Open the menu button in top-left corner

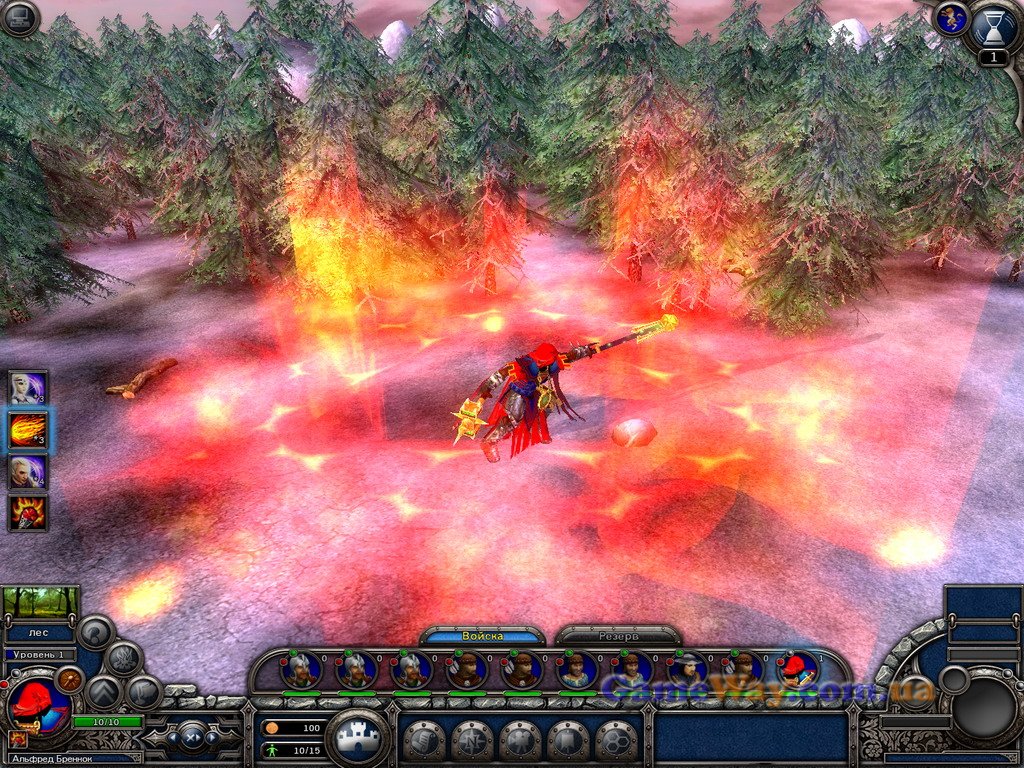coord(19,18)
